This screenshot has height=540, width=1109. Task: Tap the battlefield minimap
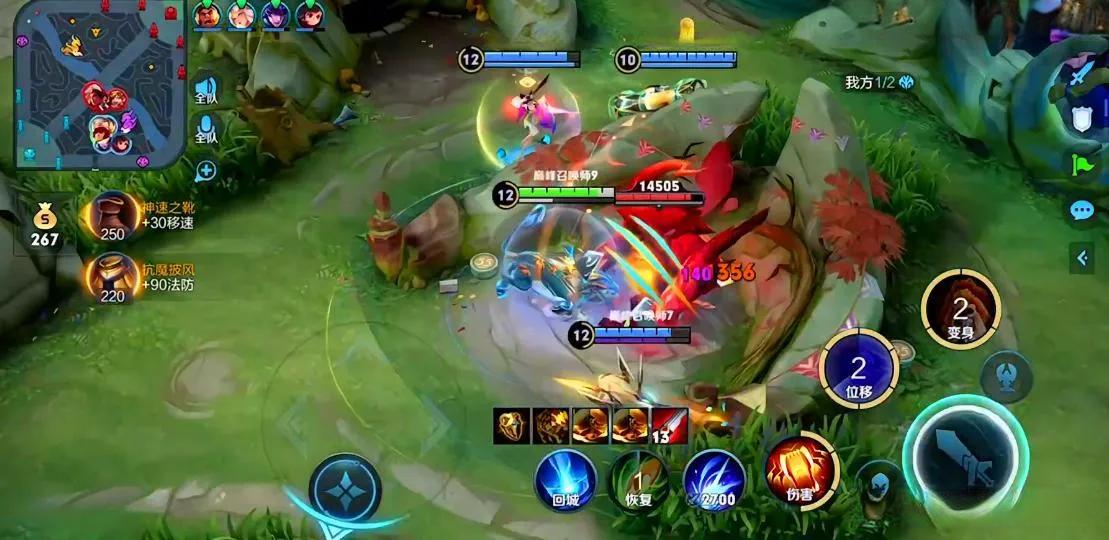tap(100, 84)
